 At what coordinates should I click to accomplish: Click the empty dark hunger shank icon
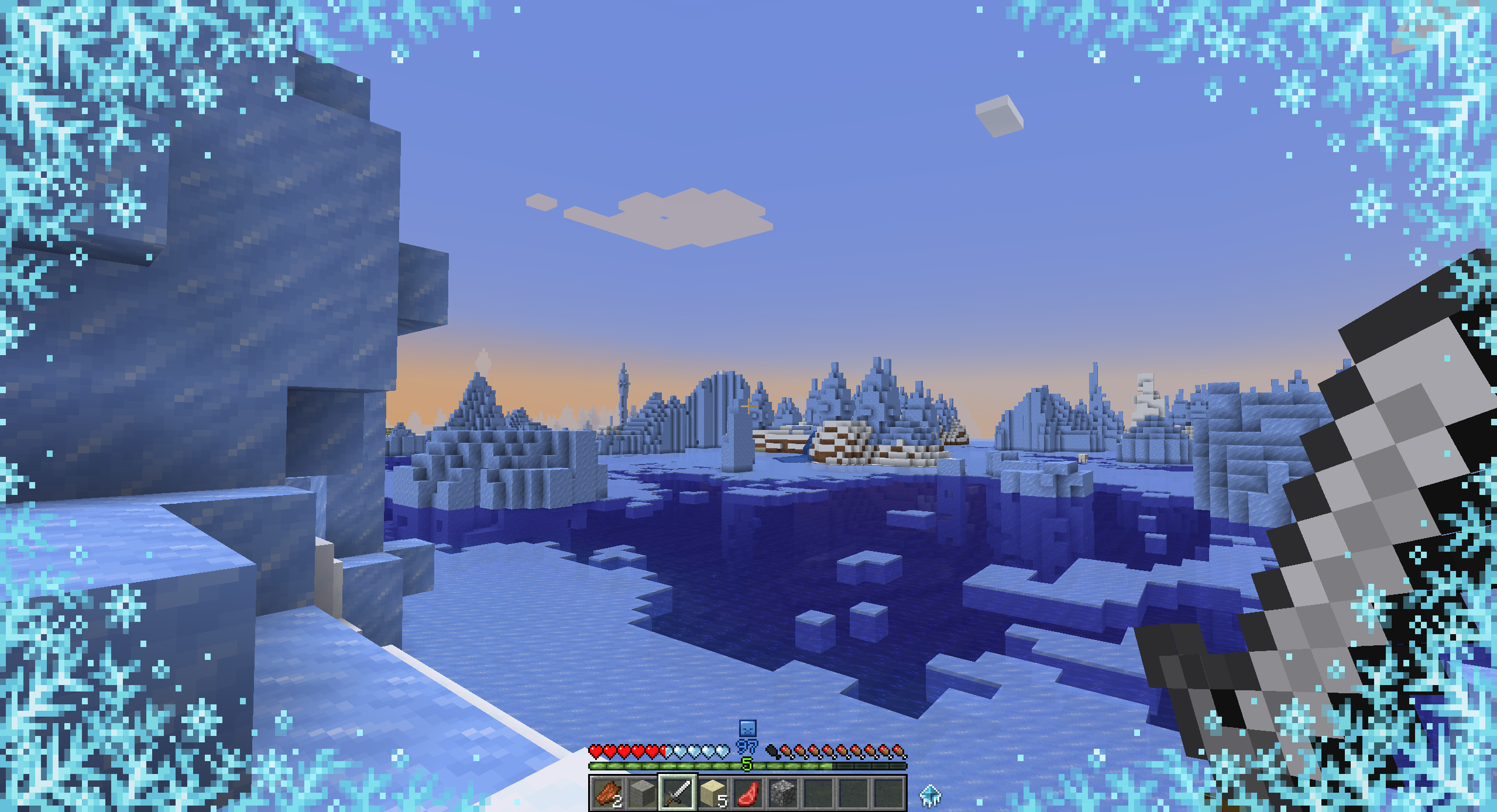pyautogui.click(x=773, y=752)
